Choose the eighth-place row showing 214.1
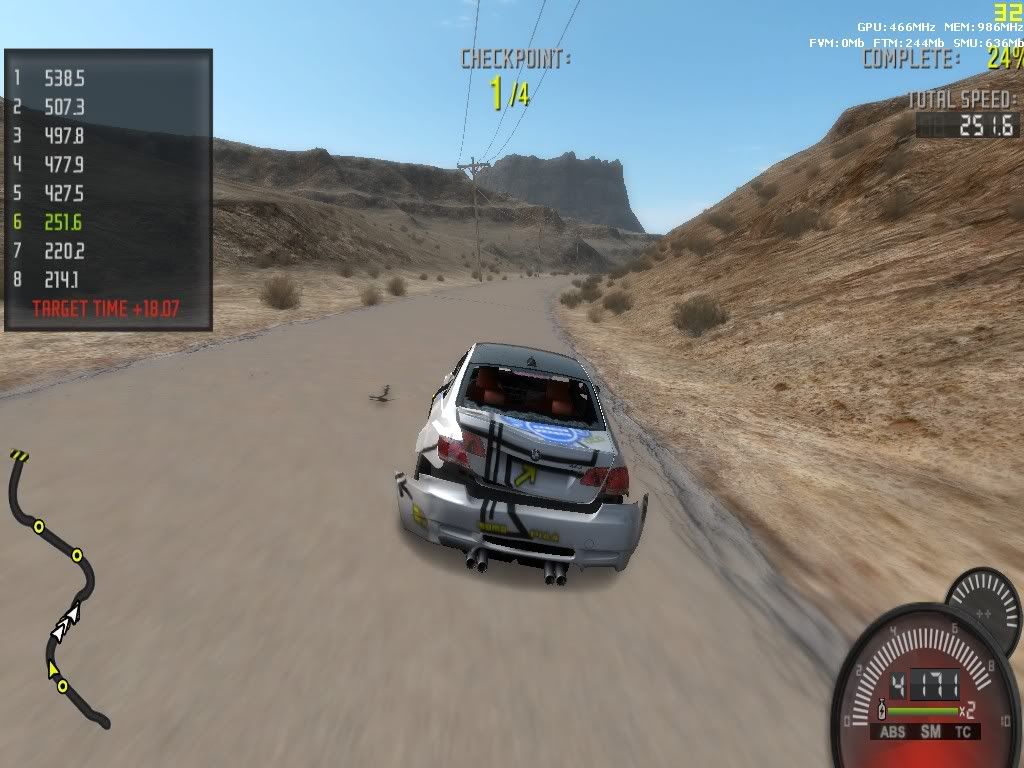The width and height of the screenshot is (1024, 768). click(62, 280)
